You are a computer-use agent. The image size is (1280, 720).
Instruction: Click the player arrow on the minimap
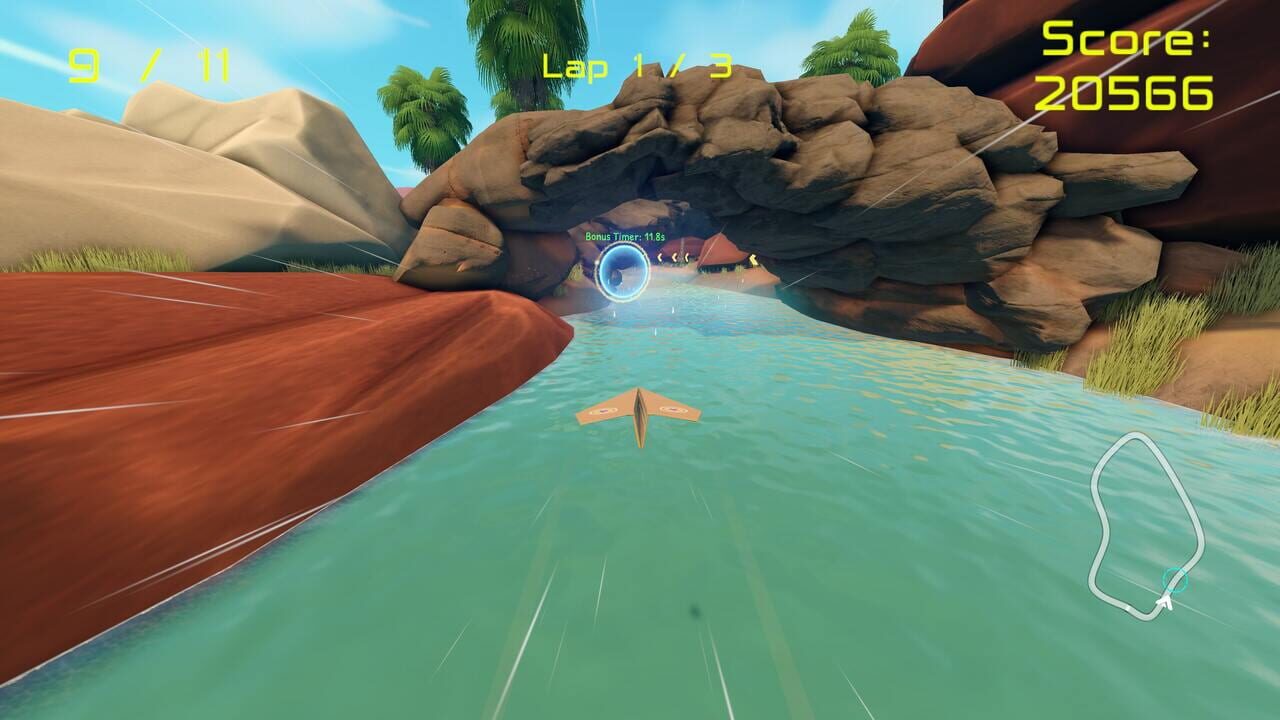pos(1166,602)
